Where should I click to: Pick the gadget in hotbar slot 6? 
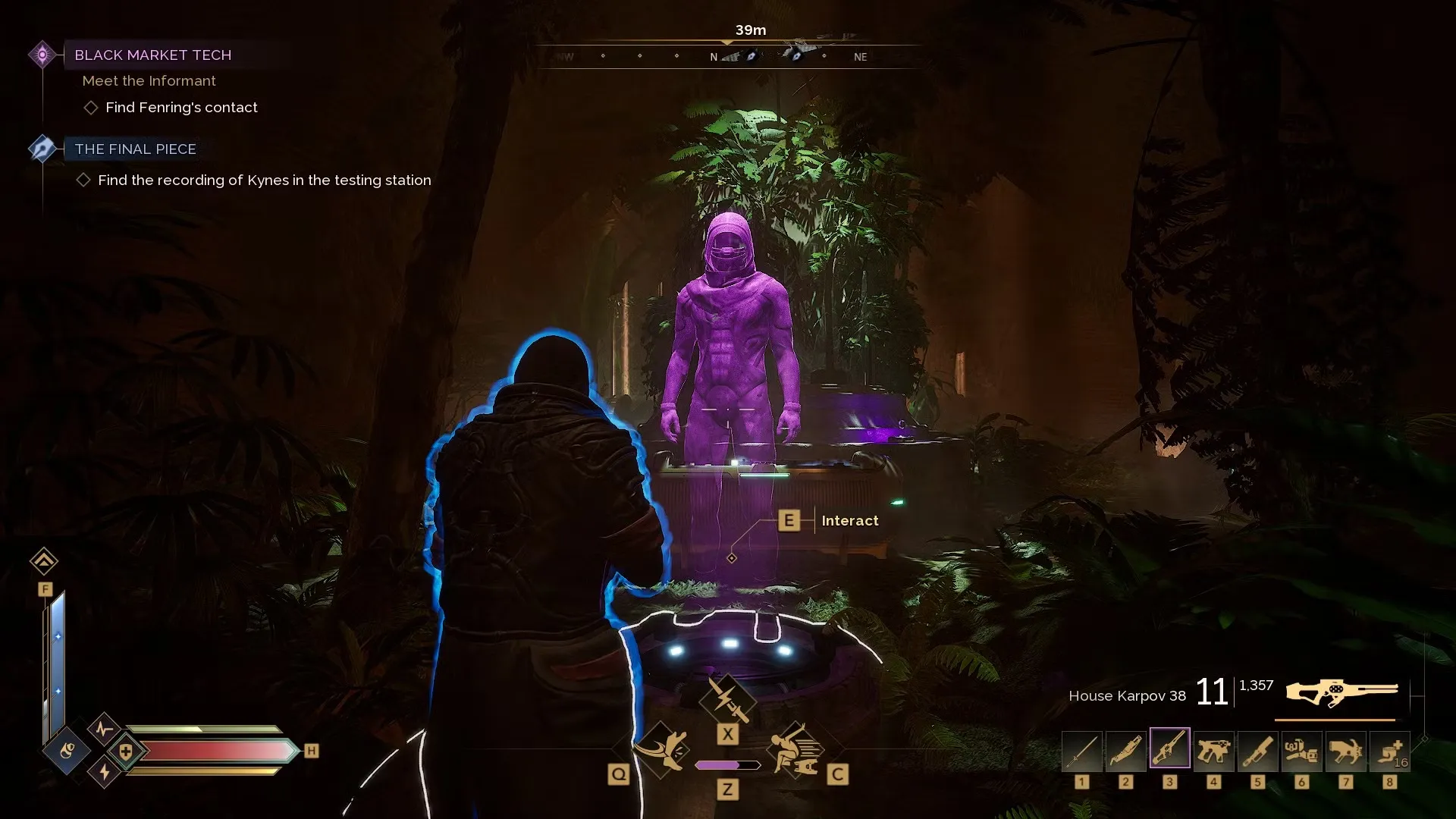click(1302, 752)
